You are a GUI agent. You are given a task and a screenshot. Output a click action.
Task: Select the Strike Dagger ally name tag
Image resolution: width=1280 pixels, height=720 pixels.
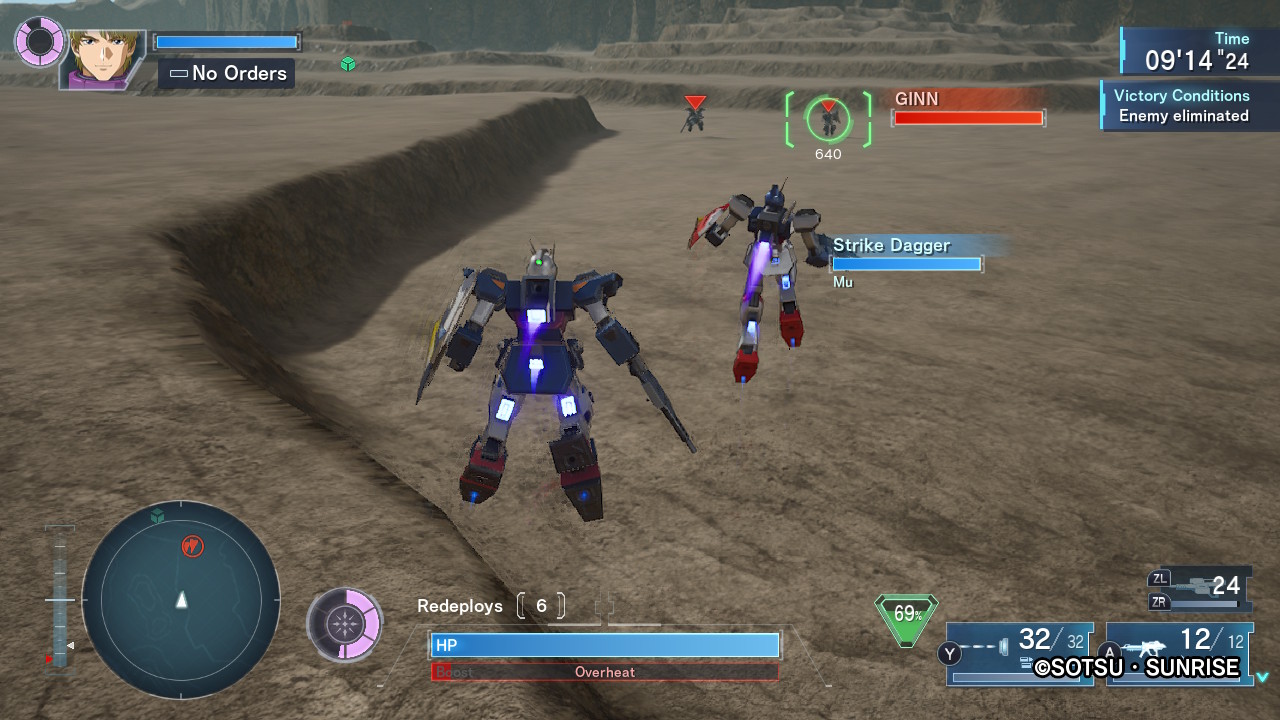tap(892, 245)
